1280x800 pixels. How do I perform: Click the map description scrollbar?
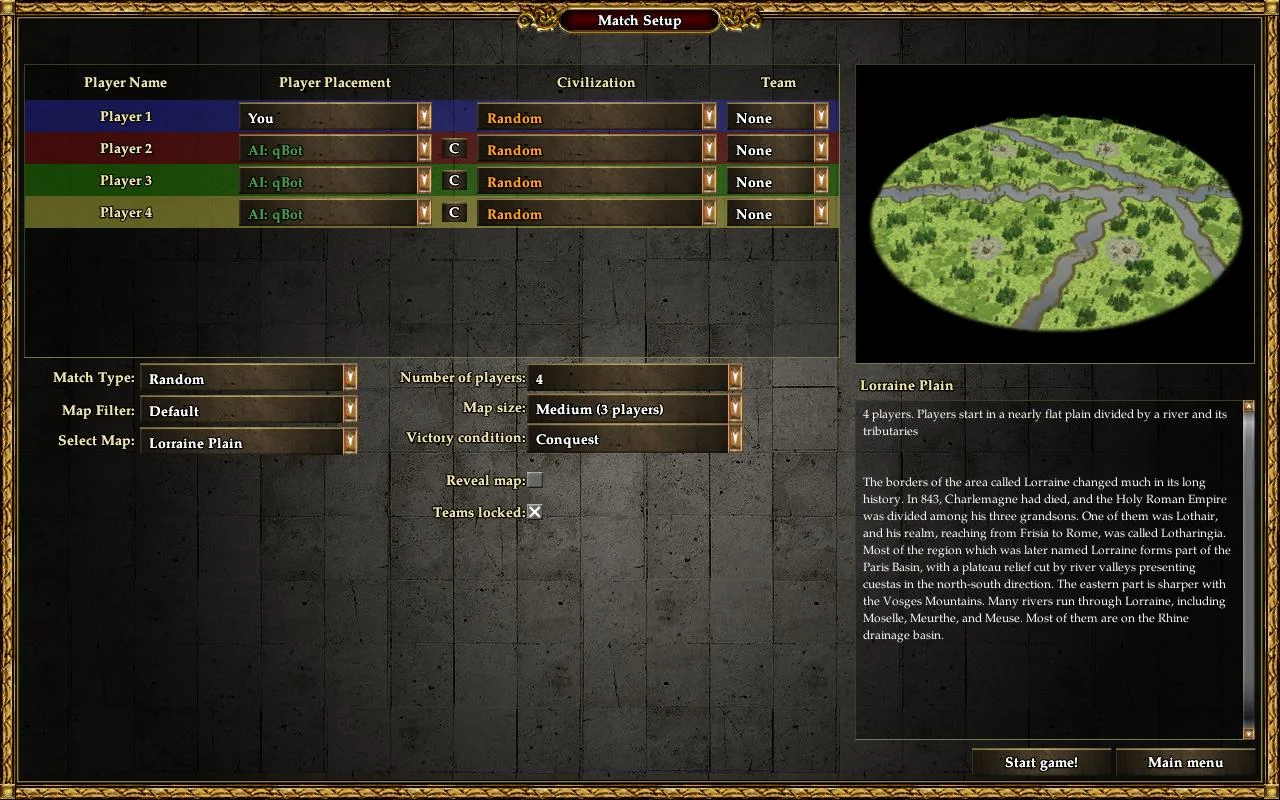1248,570
